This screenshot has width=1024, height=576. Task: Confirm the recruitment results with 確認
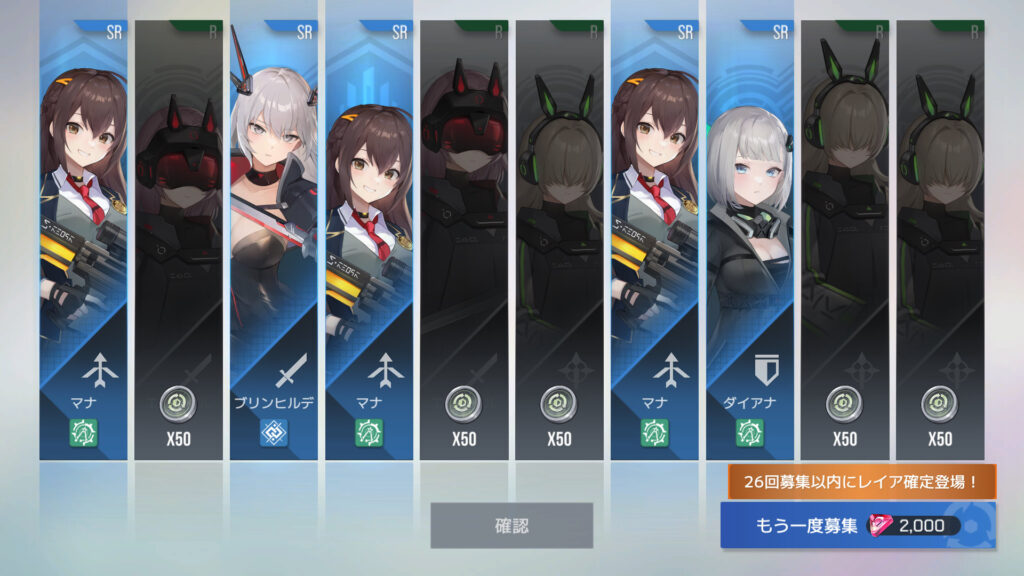coord(511,525)
